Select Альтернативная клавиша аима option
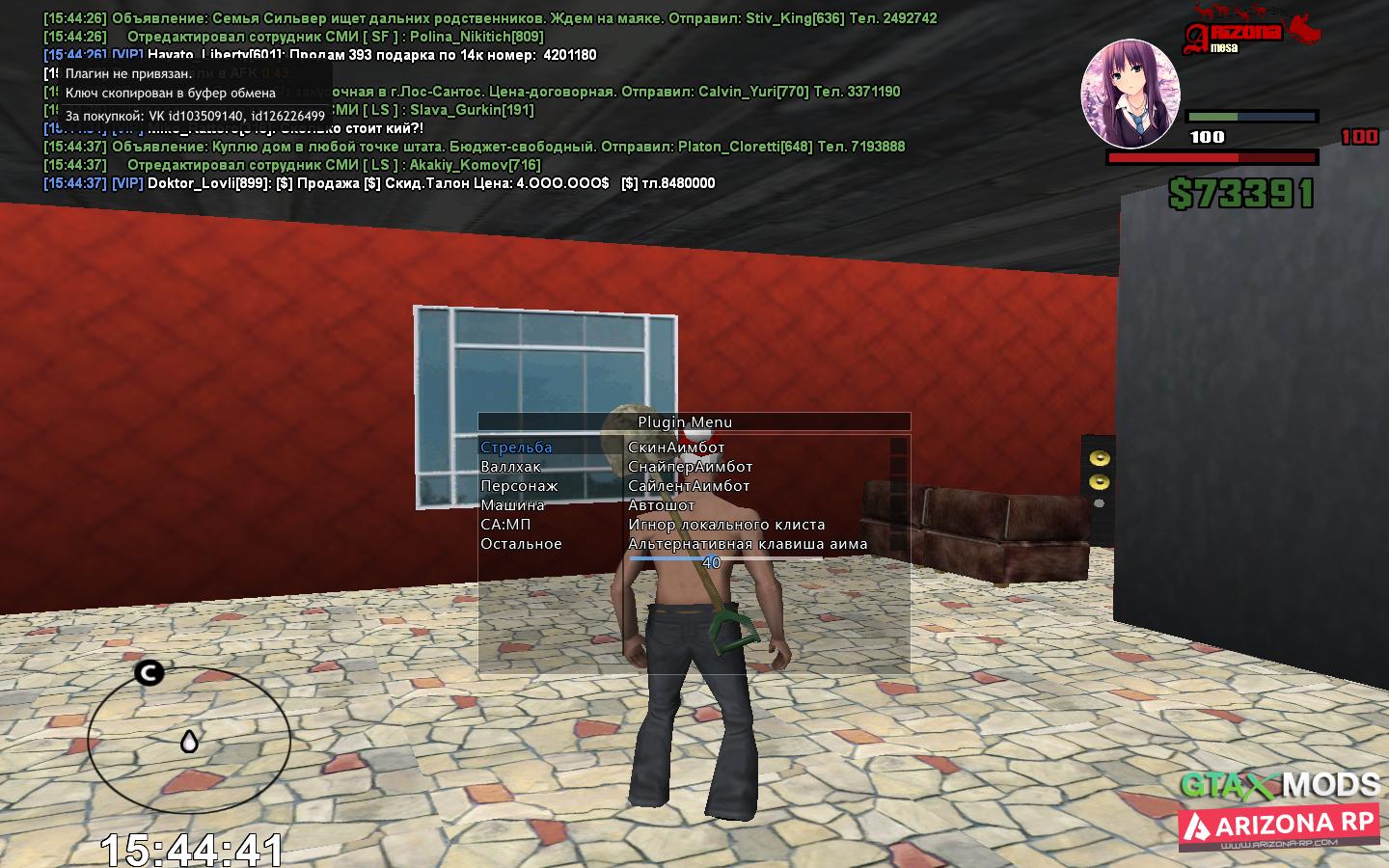This screenshot has width=1389, height=868. point(748,544)
